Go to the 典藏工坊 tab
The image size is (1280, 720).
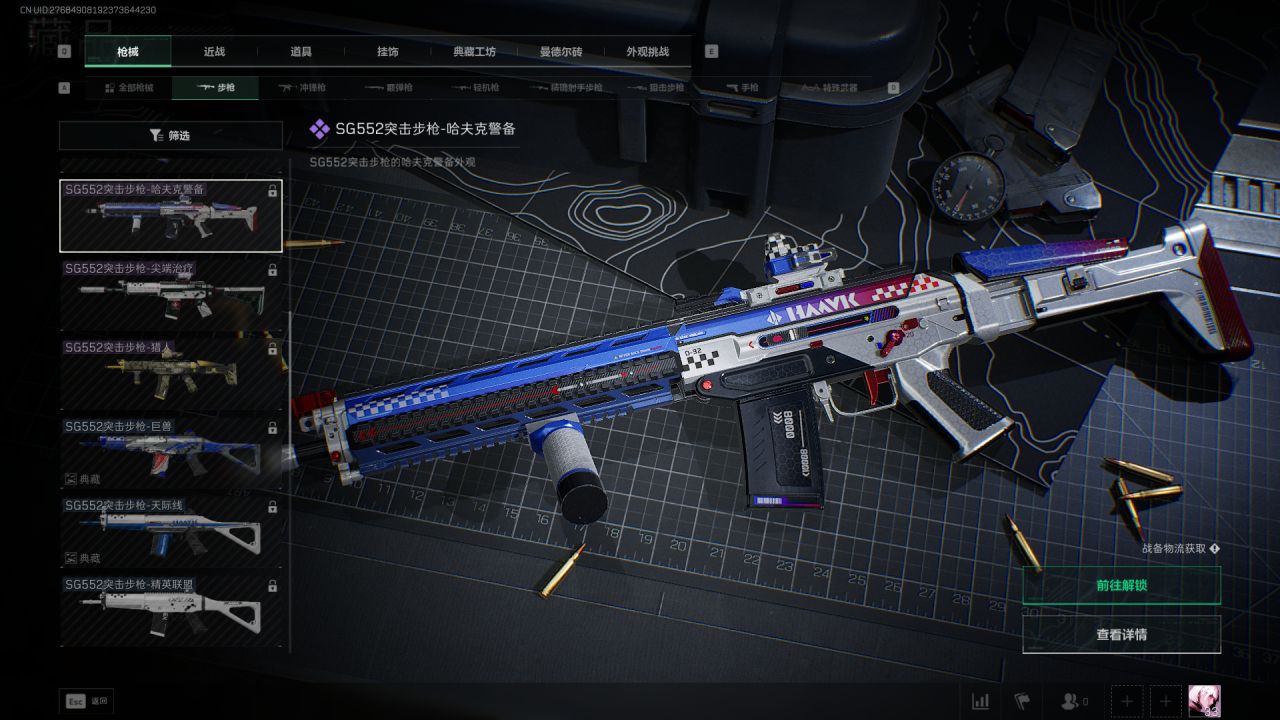point(474,51)
